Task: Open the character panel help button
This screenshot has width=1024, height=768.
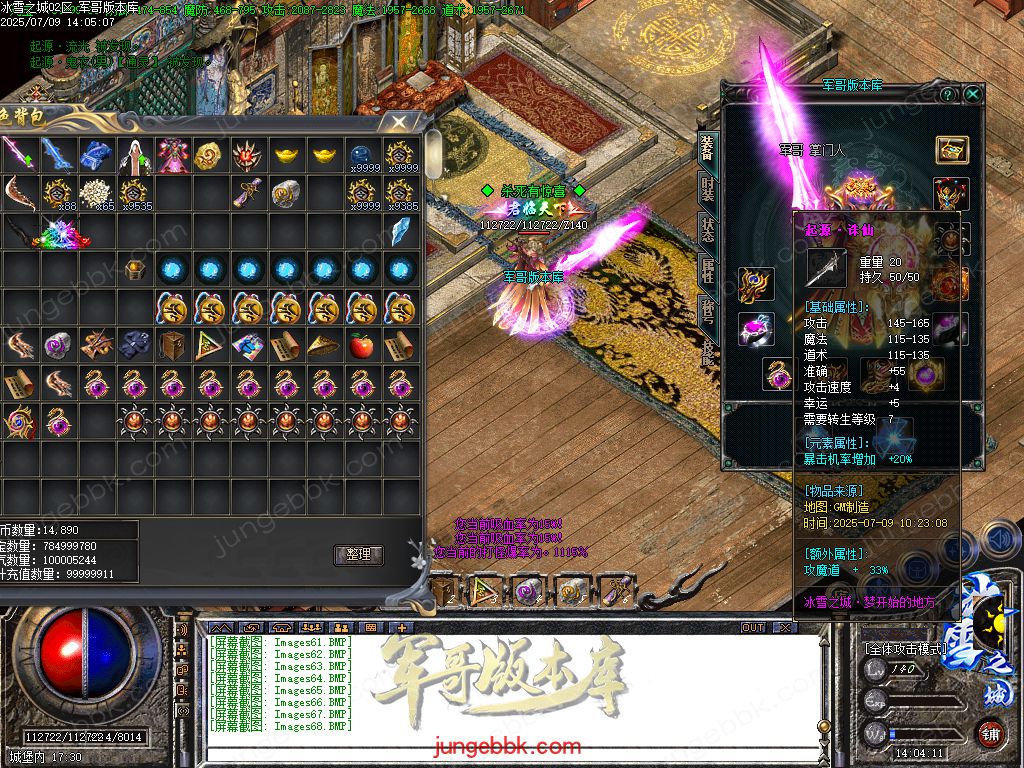Action: (947, 94)
